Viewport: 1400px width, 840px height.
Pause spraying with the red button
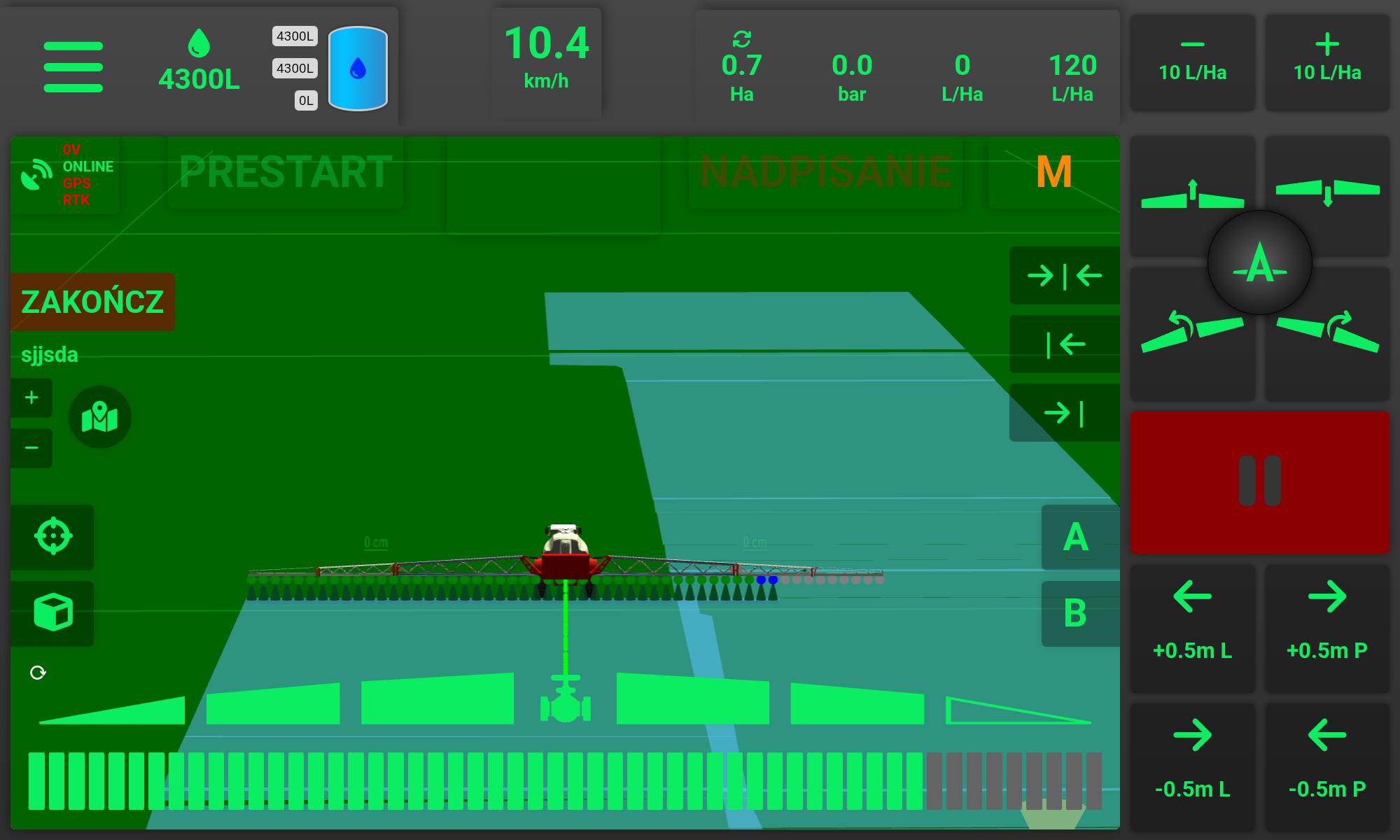[x=1259, y=482]
